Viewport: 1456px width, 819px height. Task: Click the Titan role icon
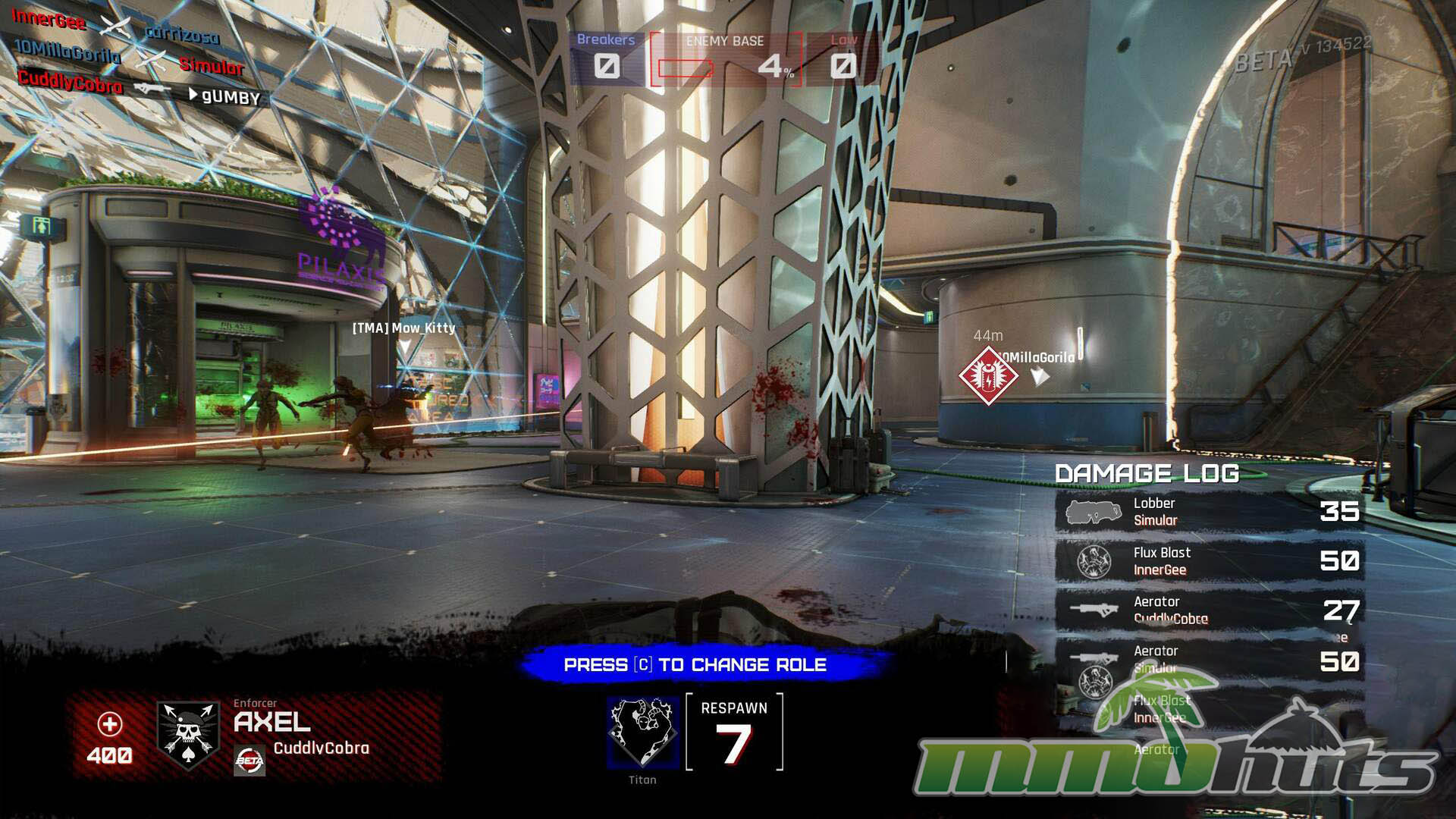pos(642,732)
